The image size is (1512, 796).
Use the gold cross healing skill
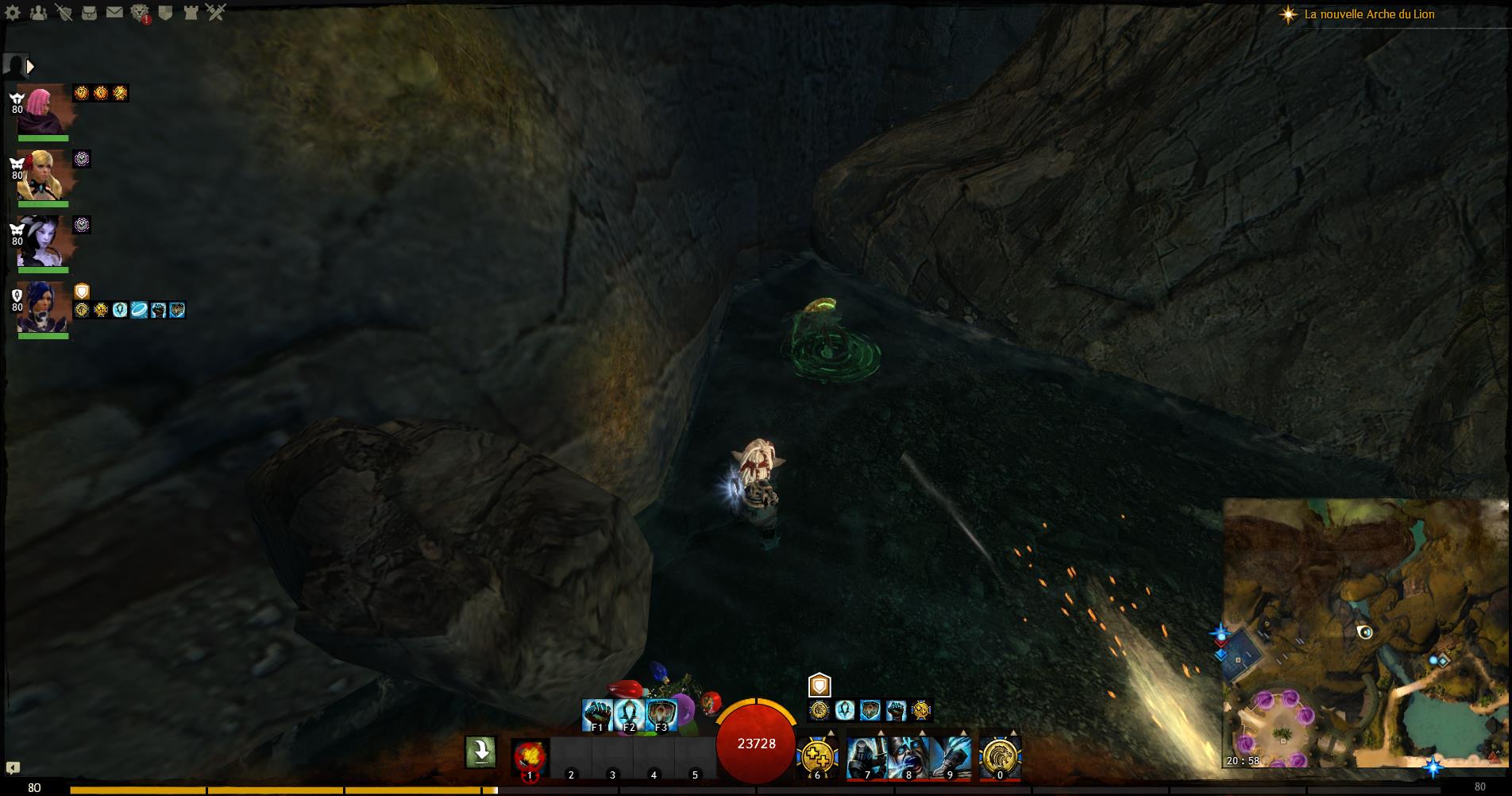click(817, 755)
